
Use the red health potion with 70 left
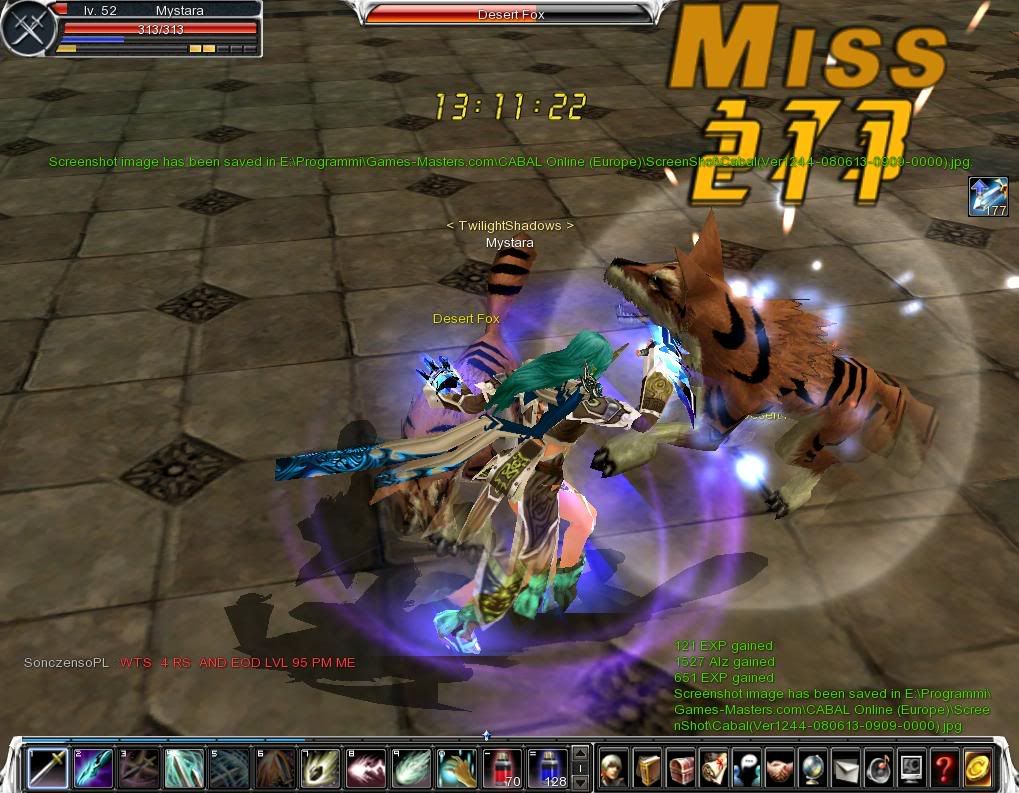pyautogui.click(x=501, y=767)
